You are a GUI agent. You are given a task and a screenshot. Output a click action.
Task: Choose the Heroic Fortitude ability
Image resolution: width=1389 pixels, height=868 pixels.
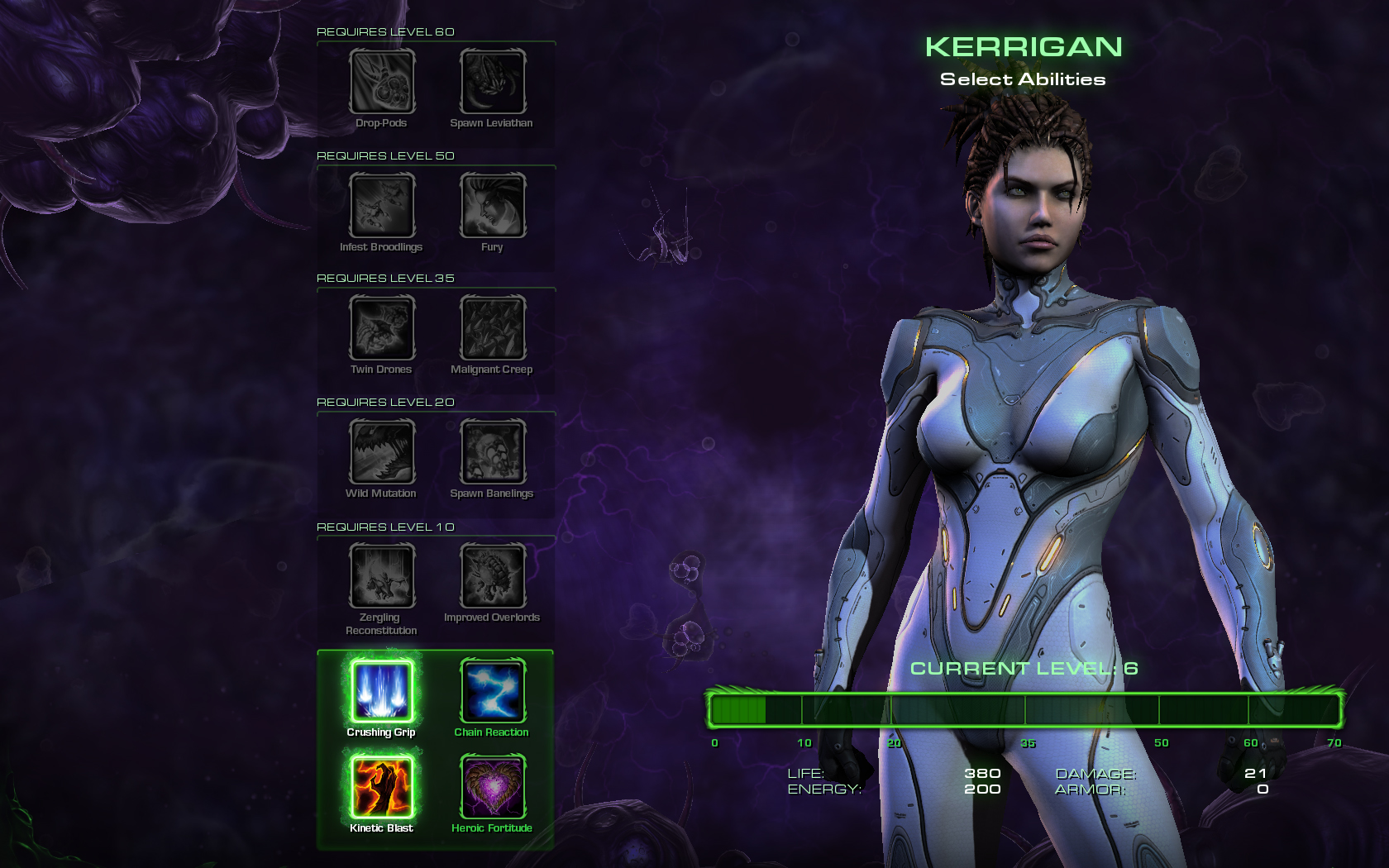(493, 786)
